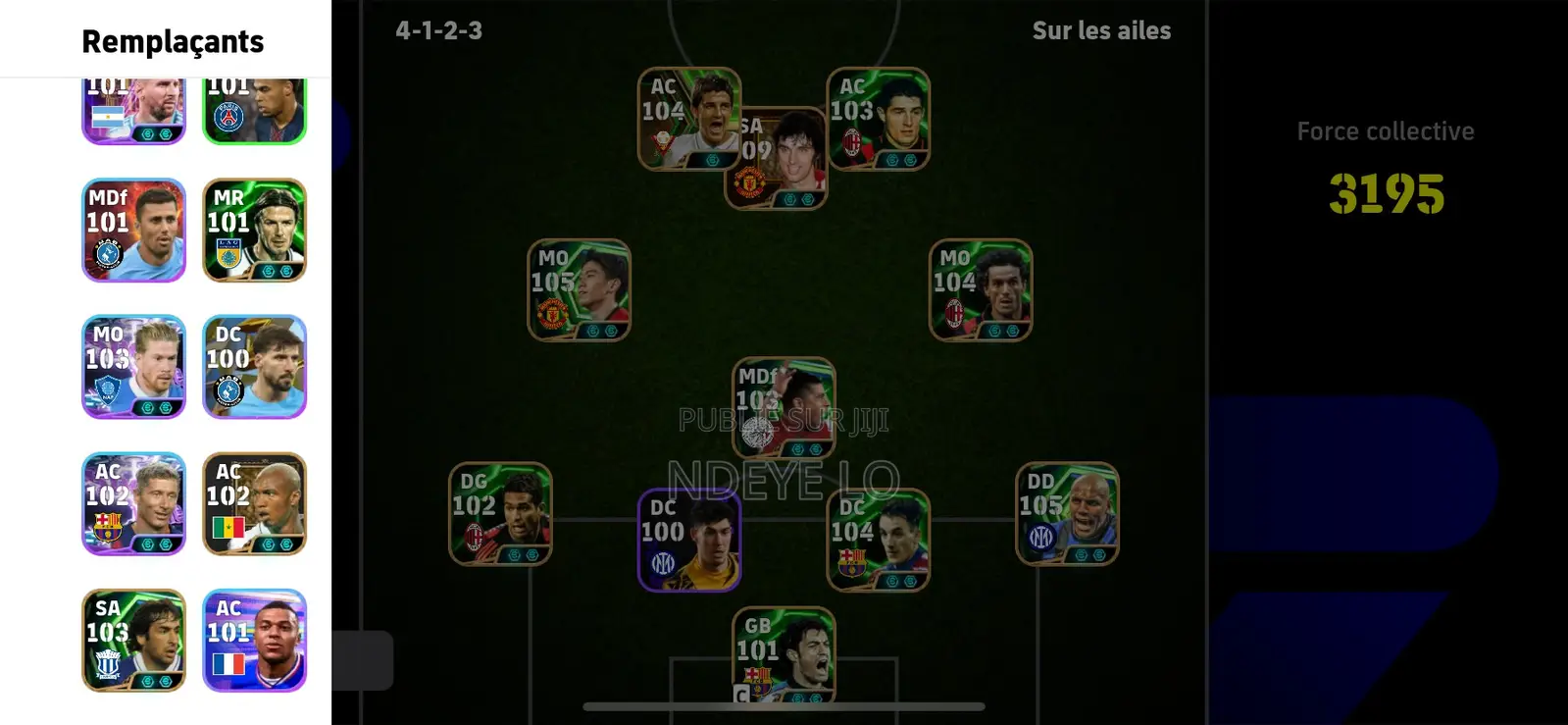Select the Rodri MDf 101 substitute card

[133, 229]
